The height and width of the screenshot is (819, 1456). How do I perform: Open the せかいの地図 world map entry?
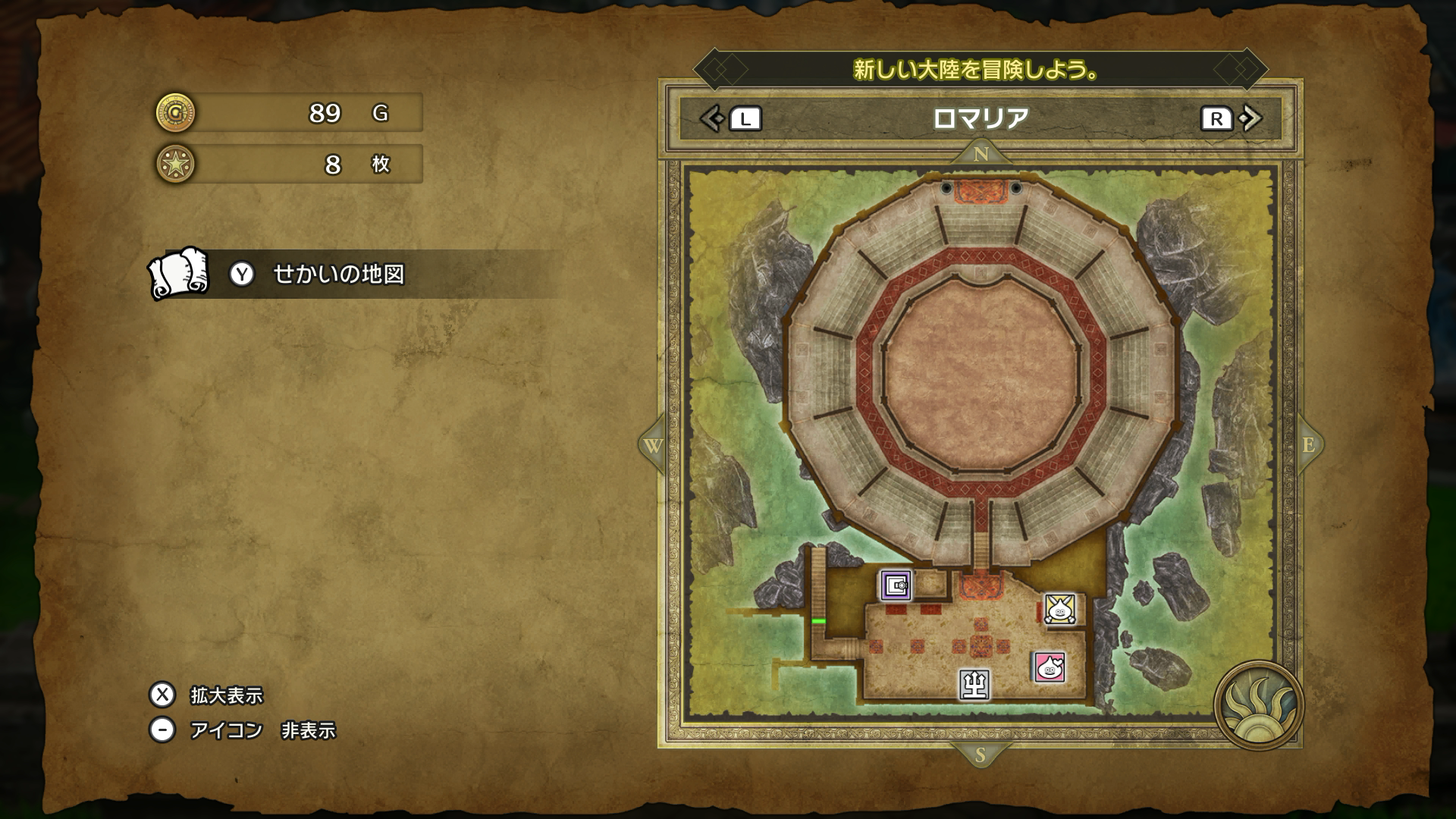pos(337,274)
